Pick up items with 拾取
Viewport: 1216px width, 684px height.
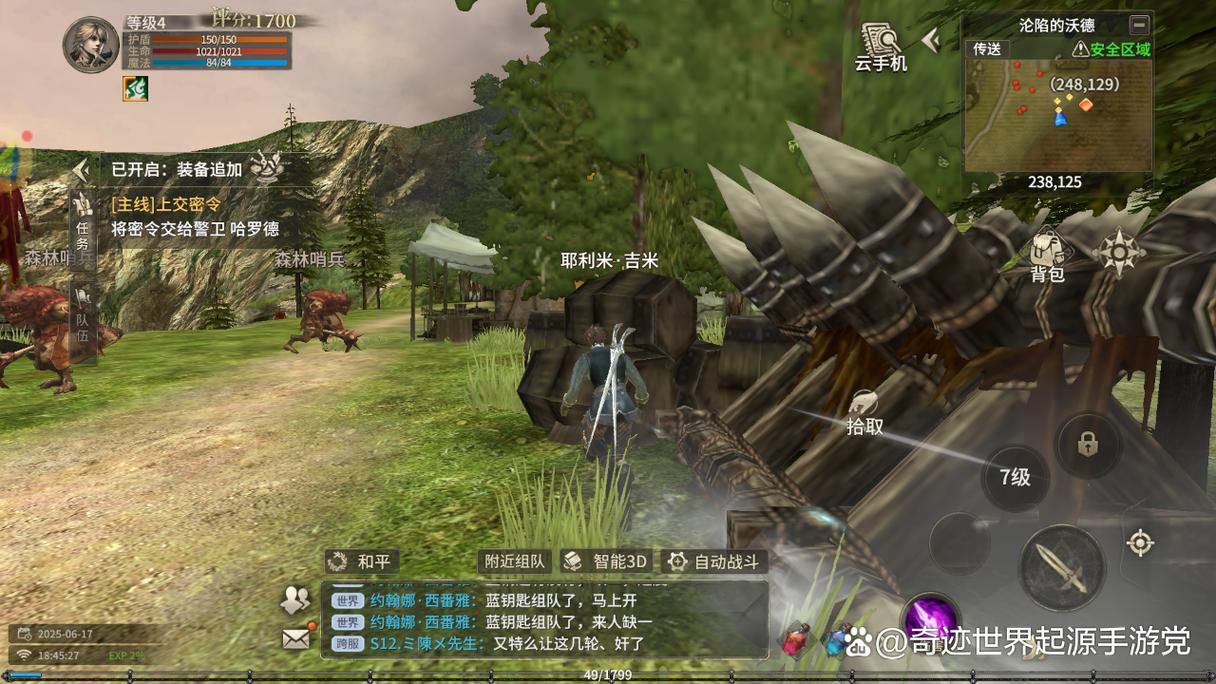click(x=865, y=412)
